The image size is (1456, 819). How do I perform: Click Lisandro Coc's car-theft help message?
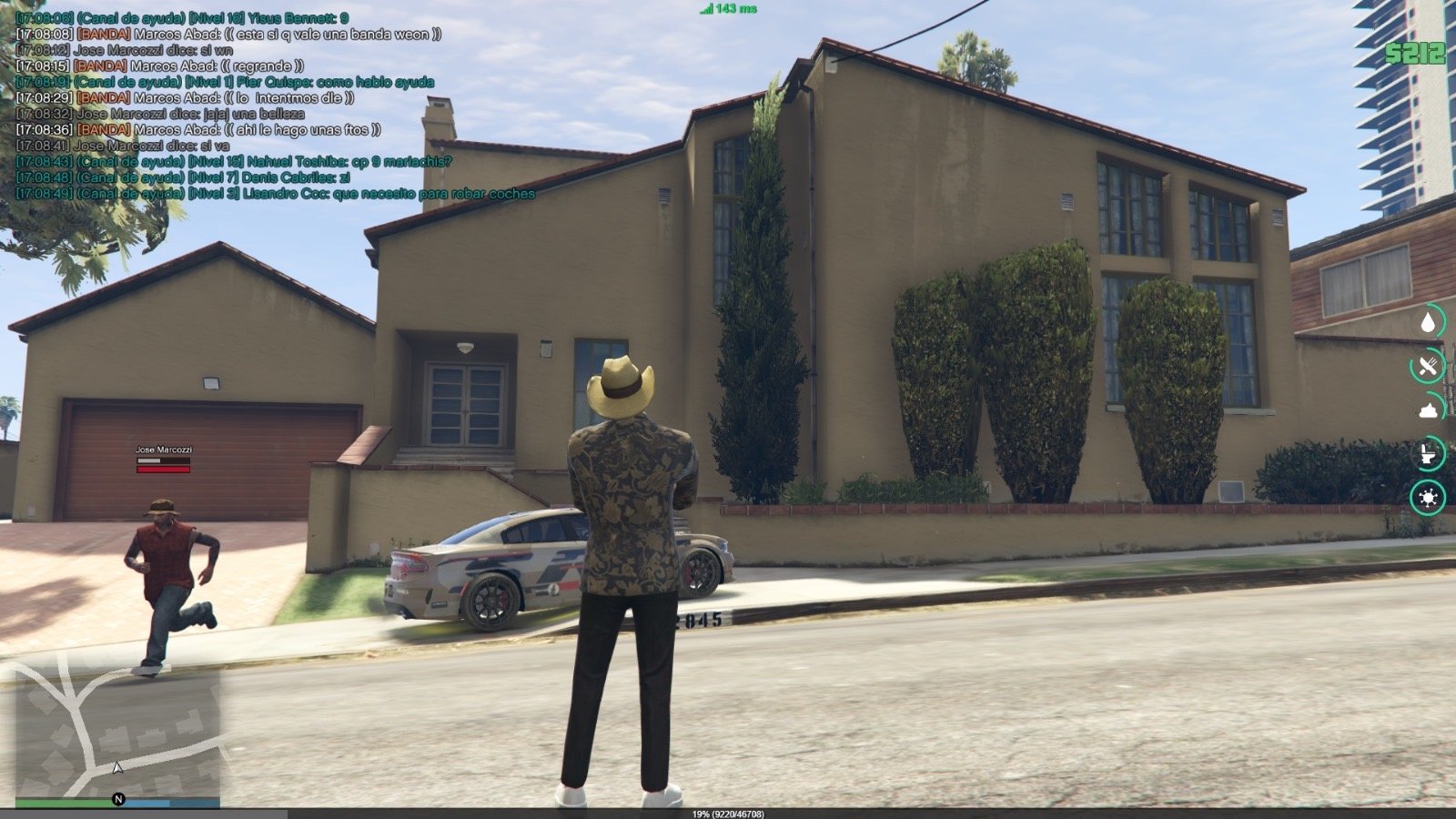coord(275,194)
